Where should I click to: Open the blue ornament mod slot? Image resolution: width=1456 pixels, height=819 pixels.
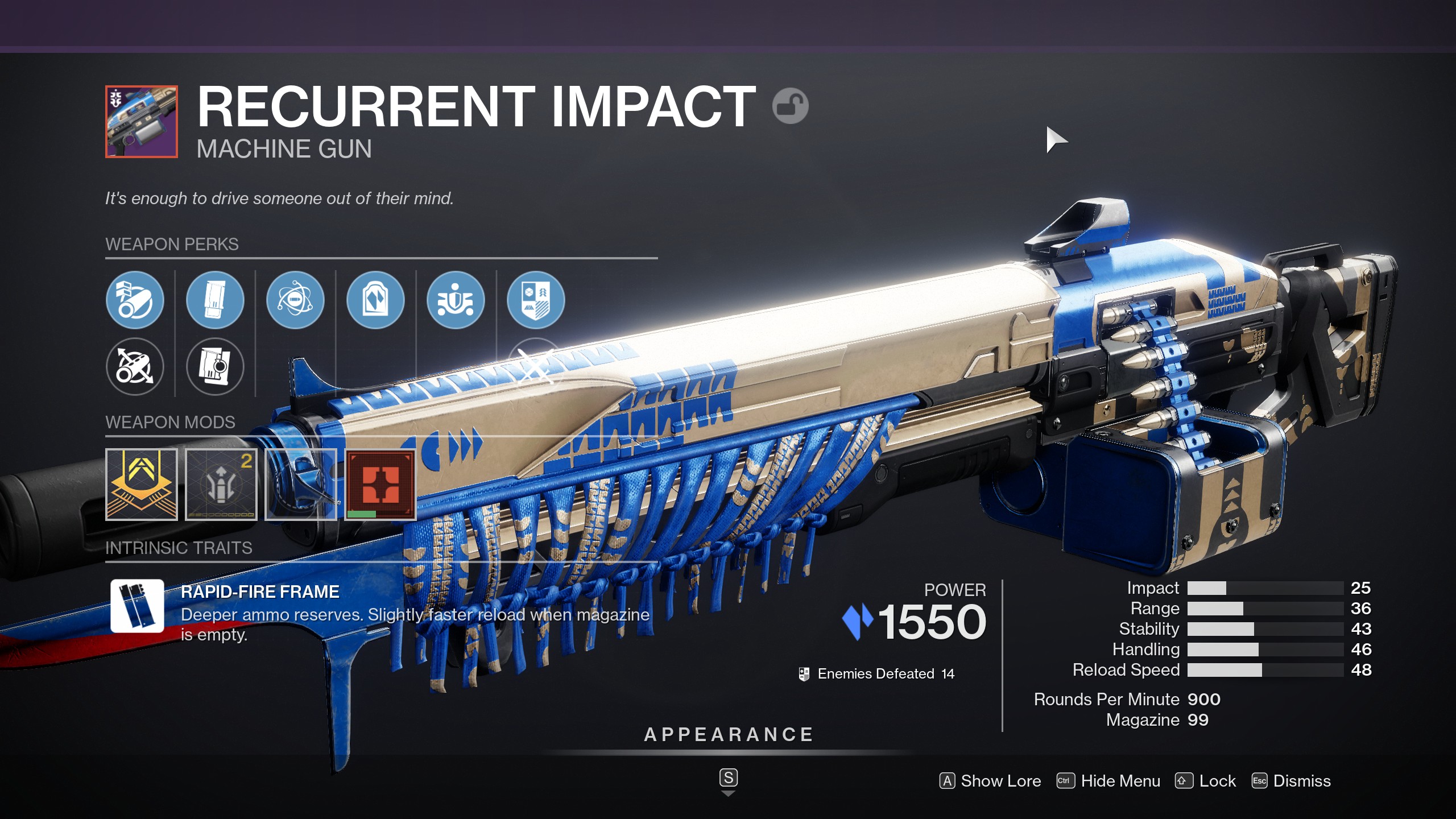[301, 484]
